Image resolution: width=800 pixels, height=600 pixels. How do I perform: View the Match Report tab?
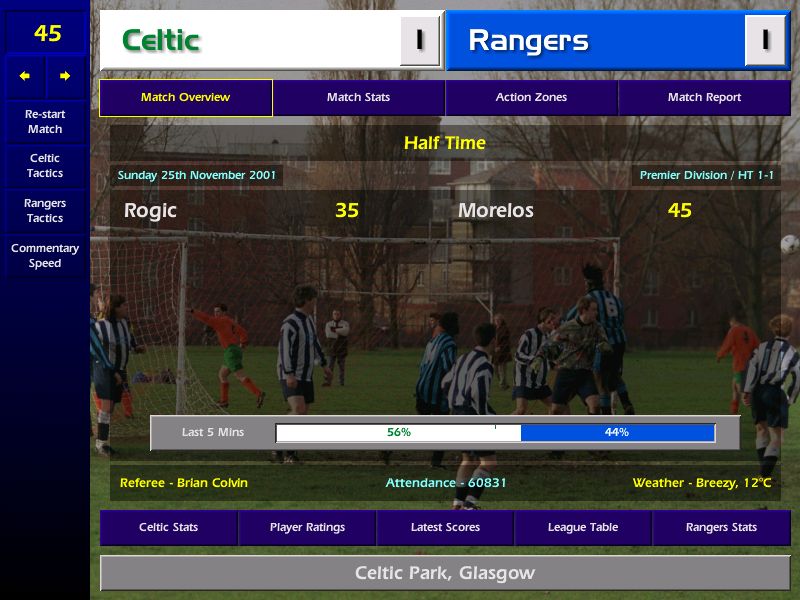point(704,98)
